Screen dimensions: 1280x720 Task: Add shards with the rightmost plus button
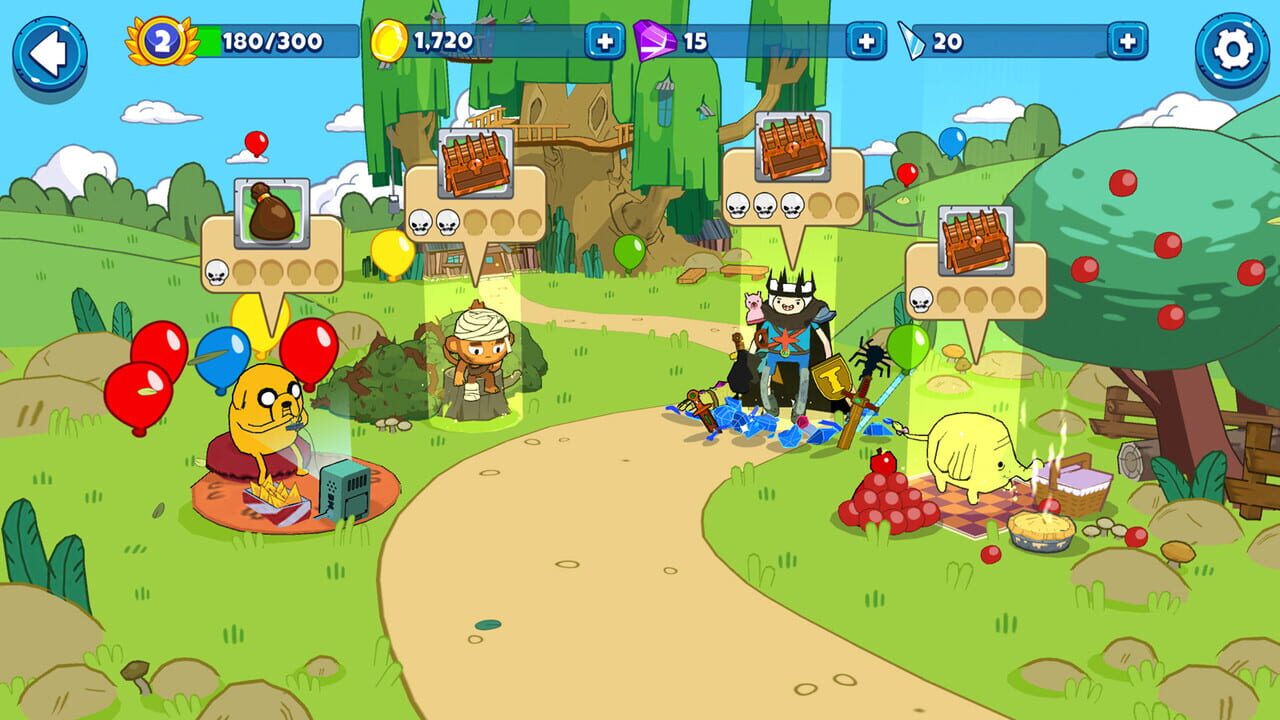(1126, 42)
